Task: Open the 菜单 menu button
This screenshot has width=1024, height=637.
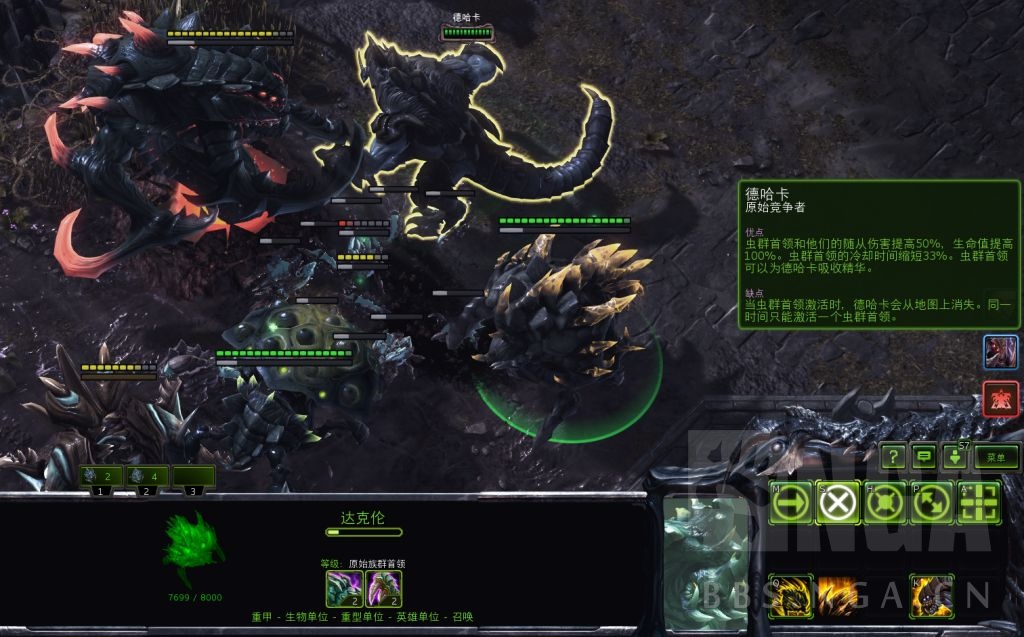Action: coord(996,457)
